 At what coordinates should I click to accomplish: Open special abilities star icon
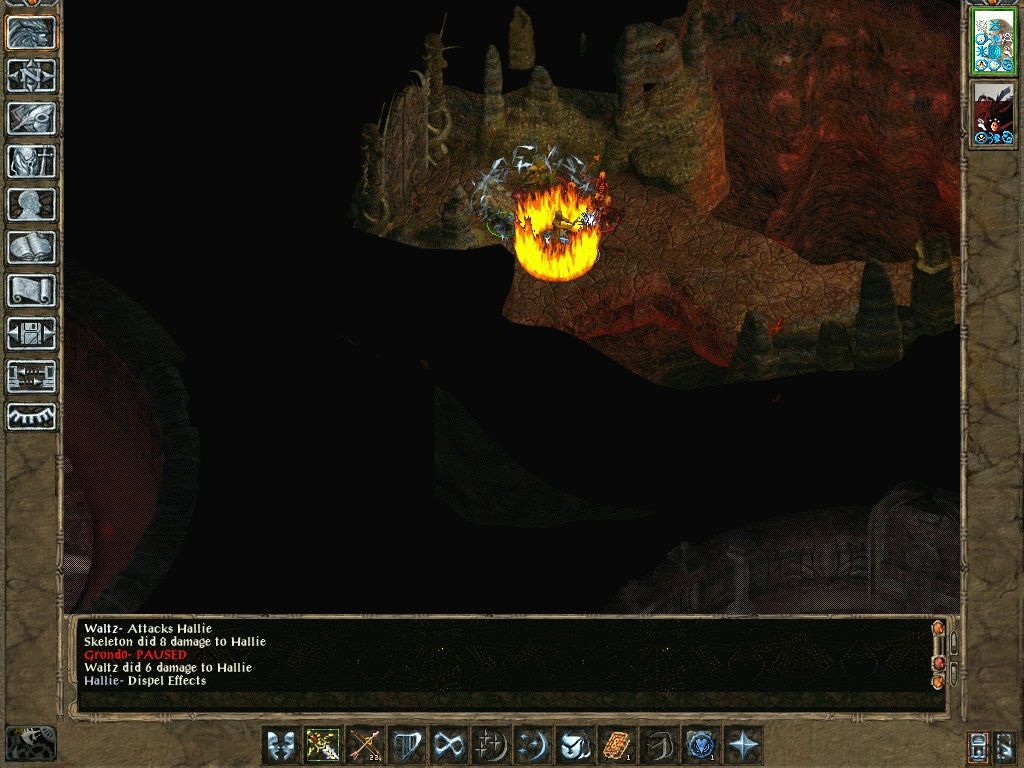[x=743, y=745]
